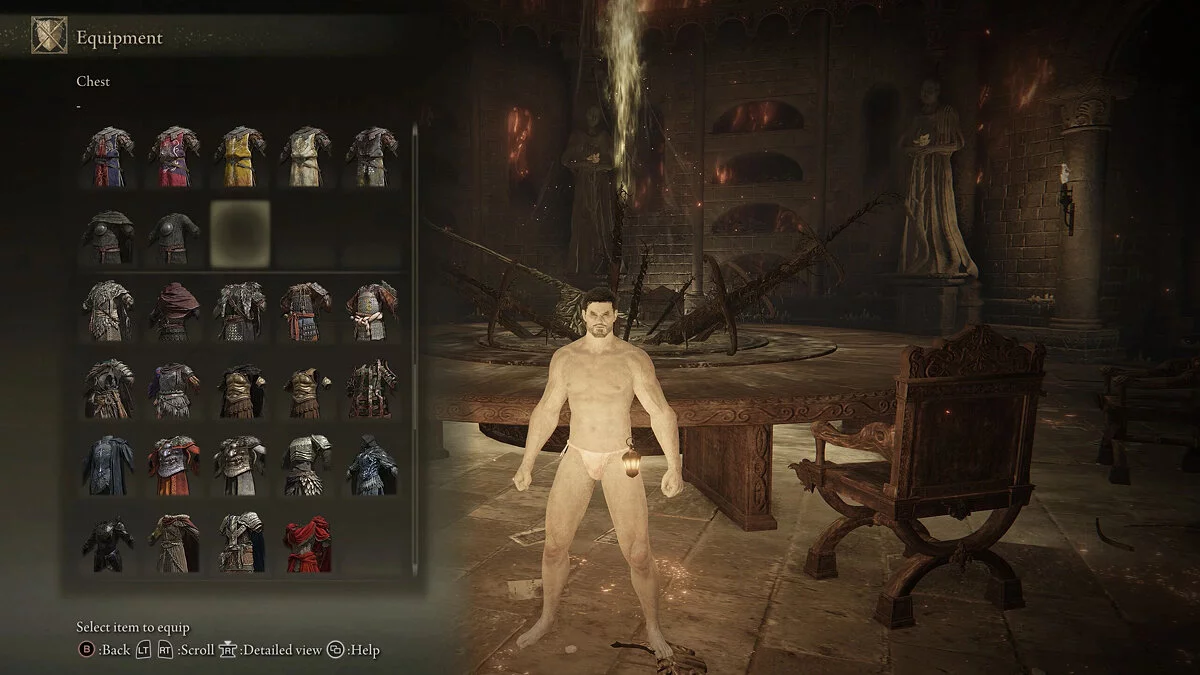Pick the armor with white rope belt

[371, 310]
